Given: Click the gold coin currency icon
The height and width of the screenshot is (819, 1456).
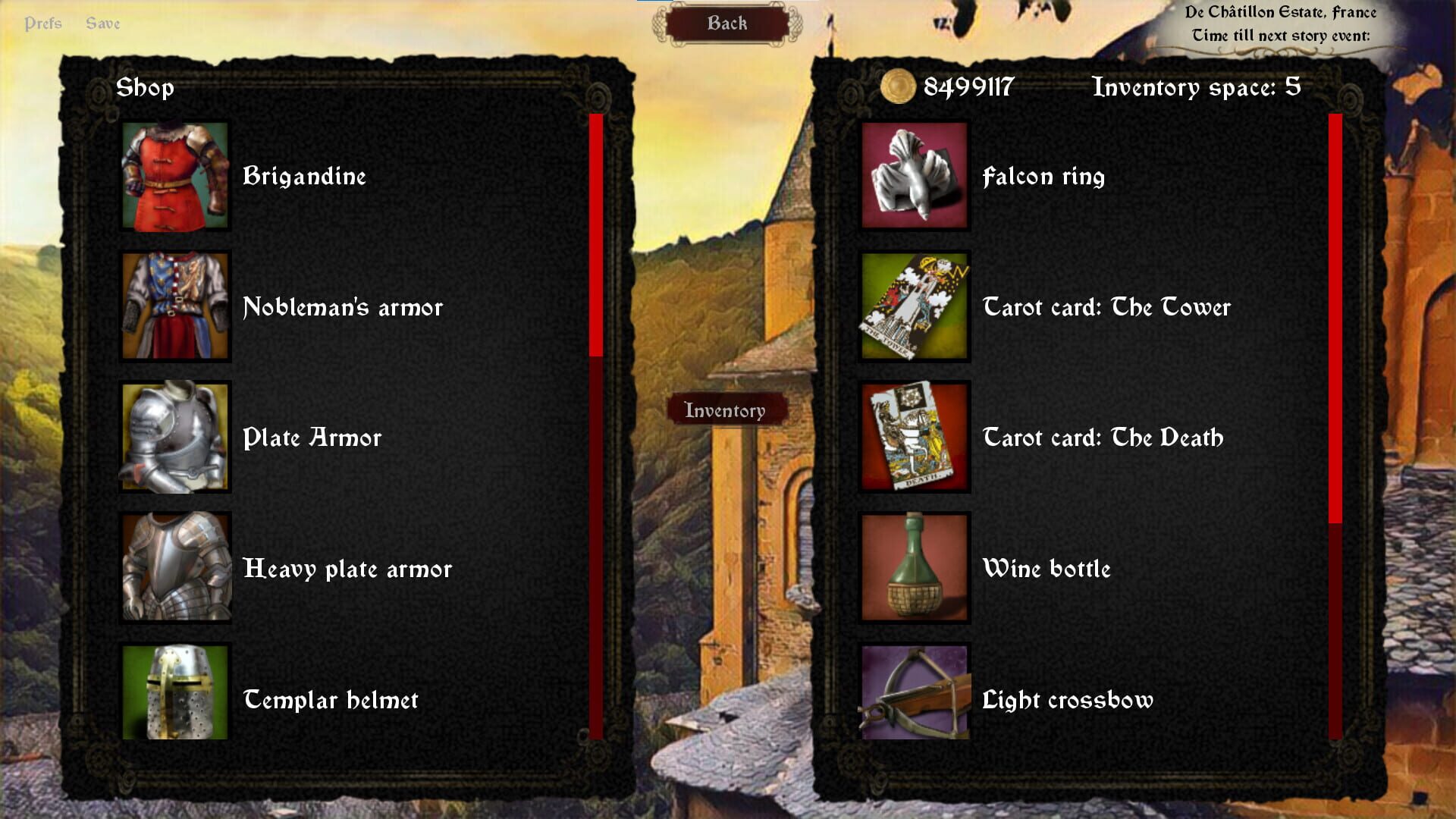Looking at the screenshot, I should click(x=898, y=86).
